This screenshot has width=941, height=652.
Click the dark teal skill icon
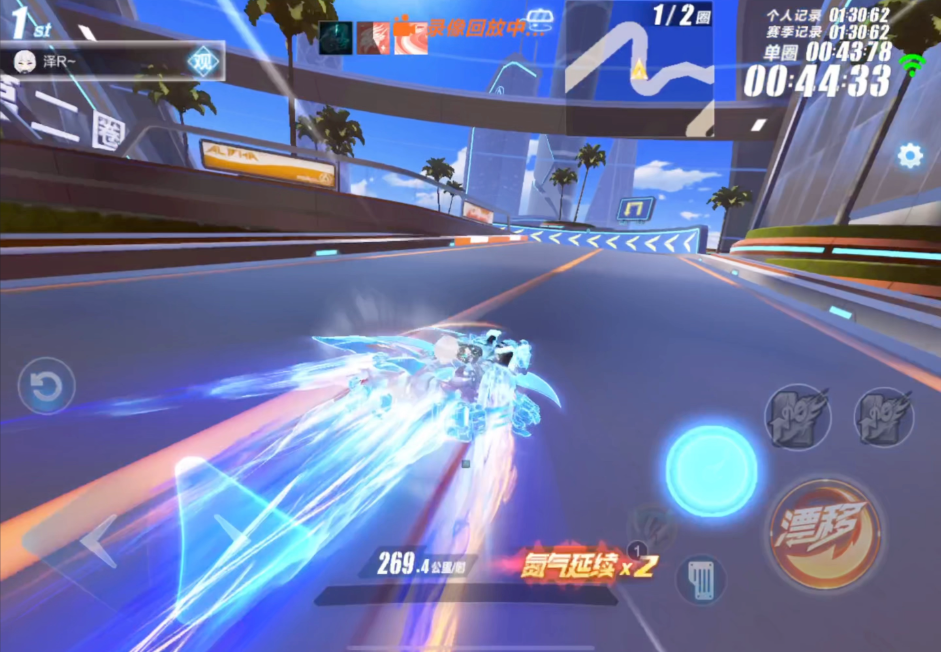coord(336,38)
